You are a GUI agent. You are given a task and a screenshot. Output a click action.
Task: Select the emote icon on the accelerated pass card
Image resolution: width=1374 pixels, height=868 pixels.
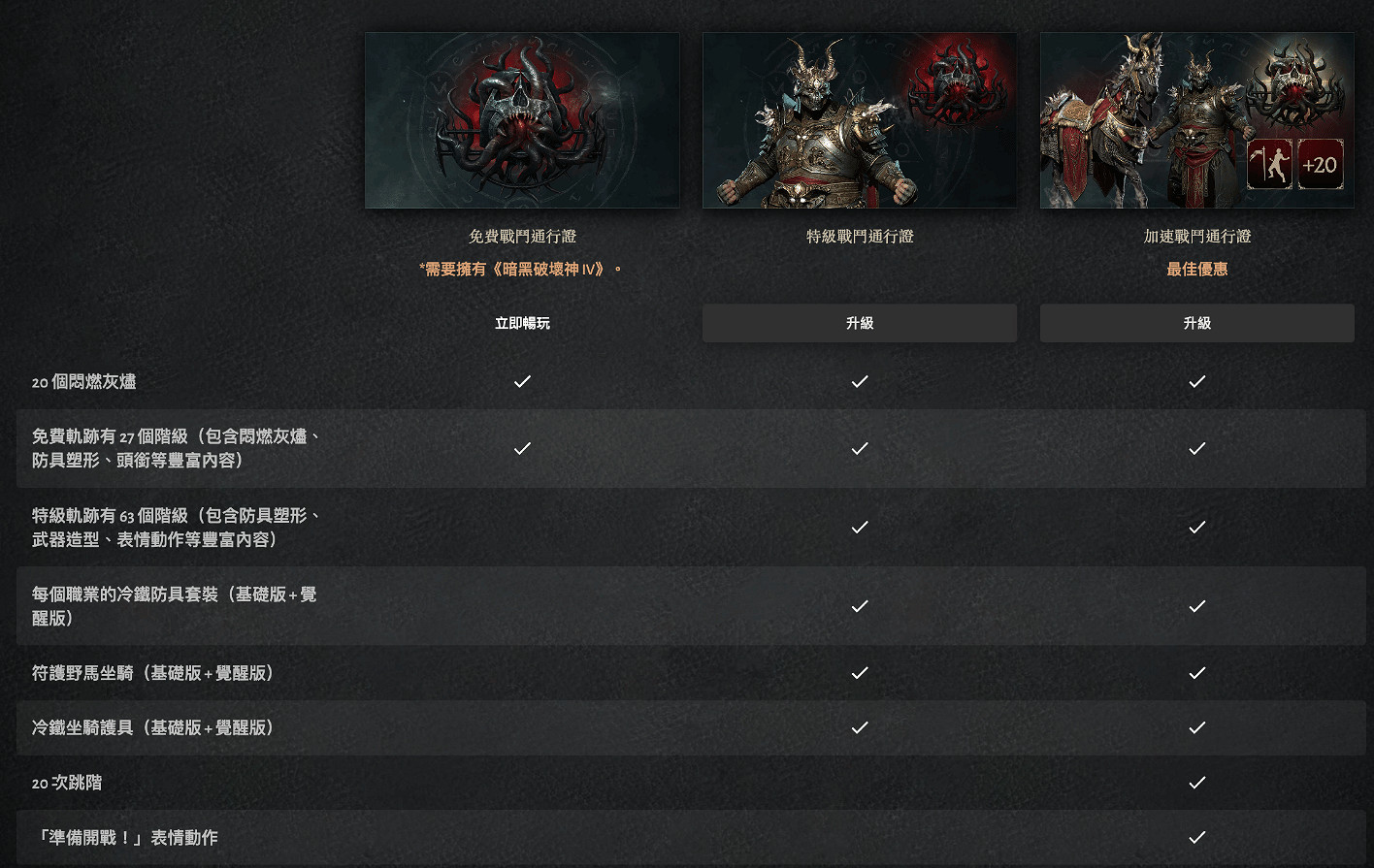click(1268, 165)
